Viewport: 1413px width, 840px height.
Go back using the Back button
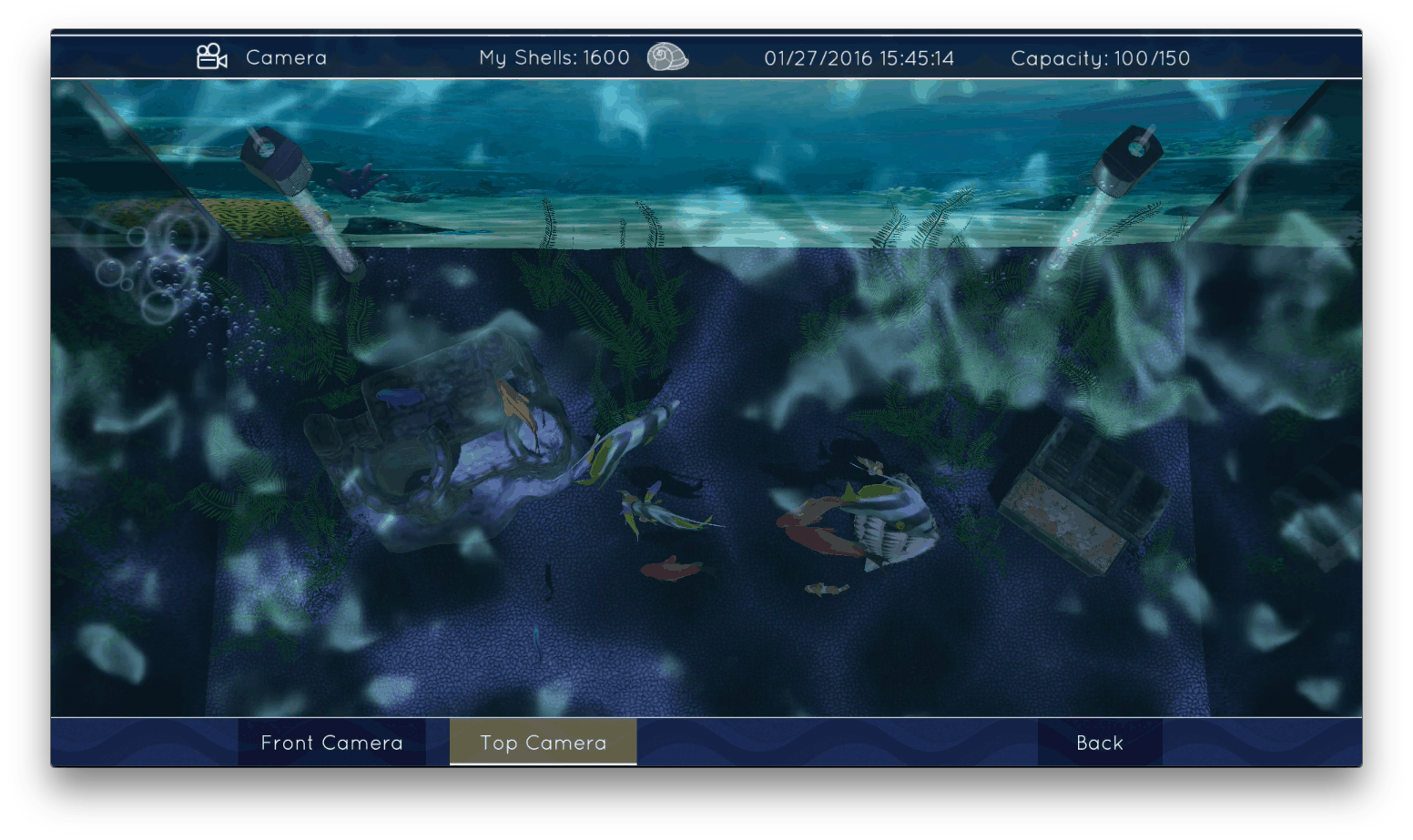(x=1100, y=743)
